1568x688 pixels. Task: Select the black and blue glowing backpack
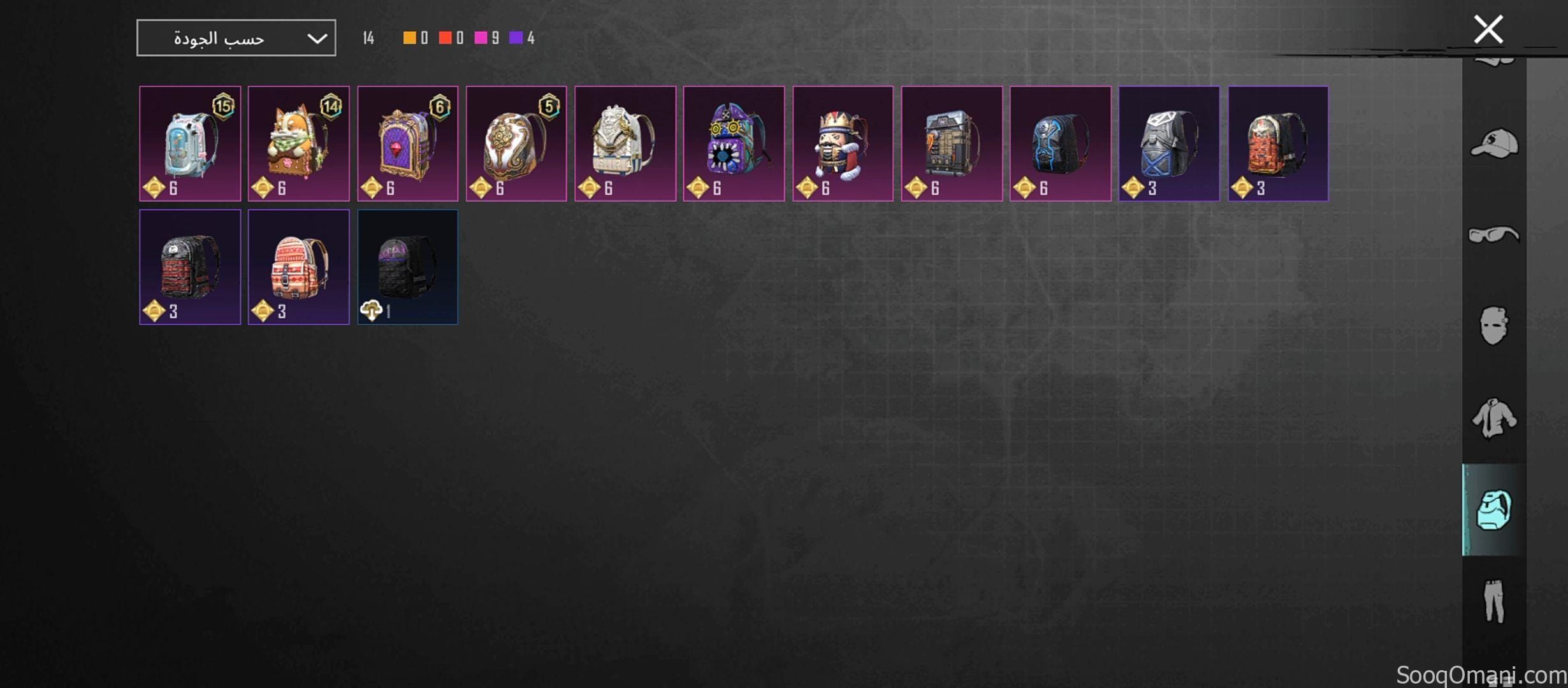(x=1061, y=143)
